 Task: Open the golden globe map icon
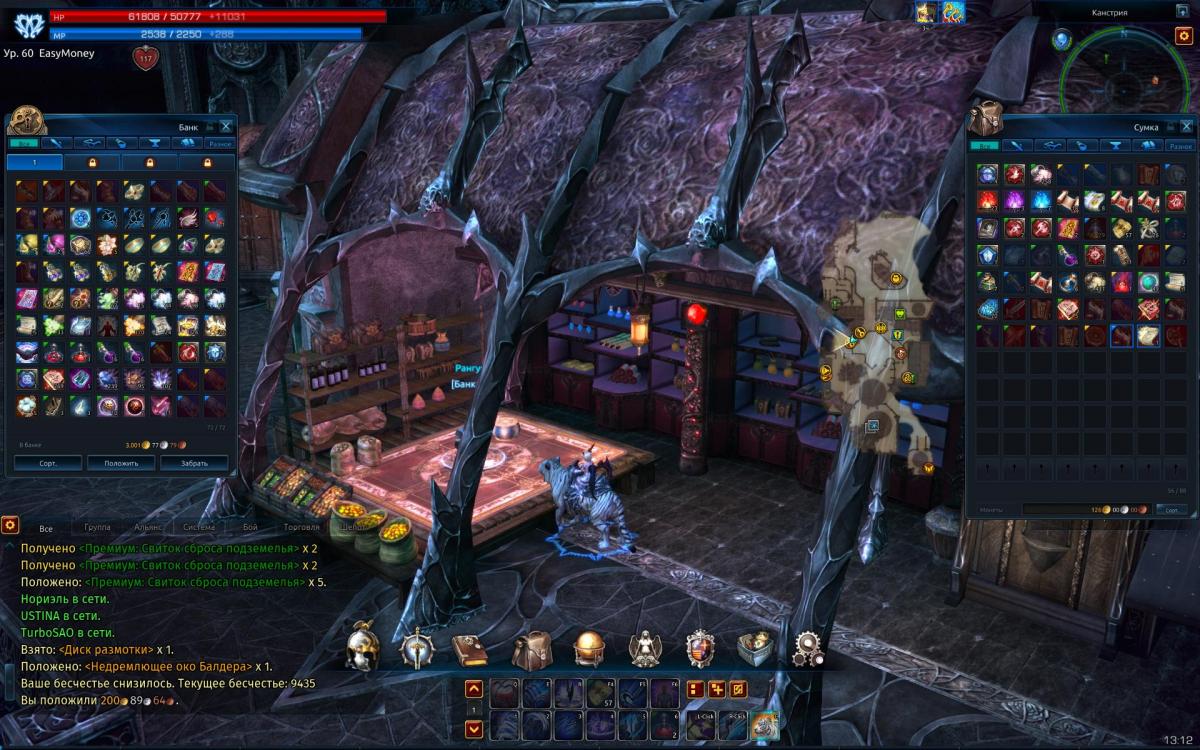[x=588, y=650]
